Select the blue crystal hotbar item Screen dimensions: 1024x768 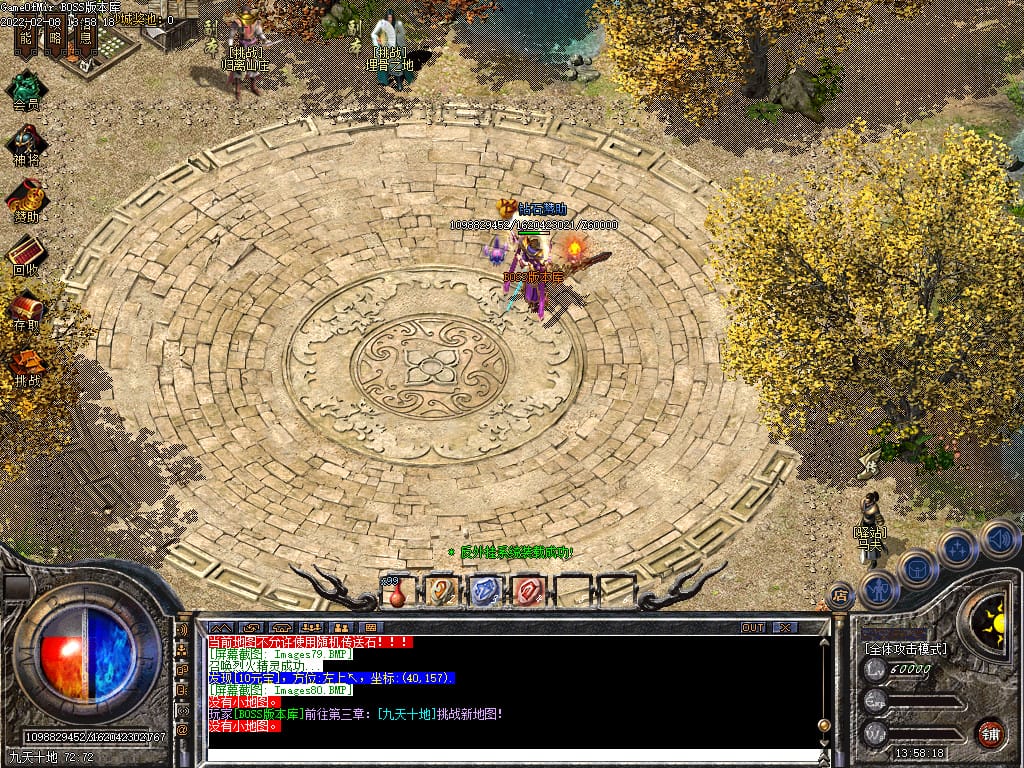[x=484, y=591]
